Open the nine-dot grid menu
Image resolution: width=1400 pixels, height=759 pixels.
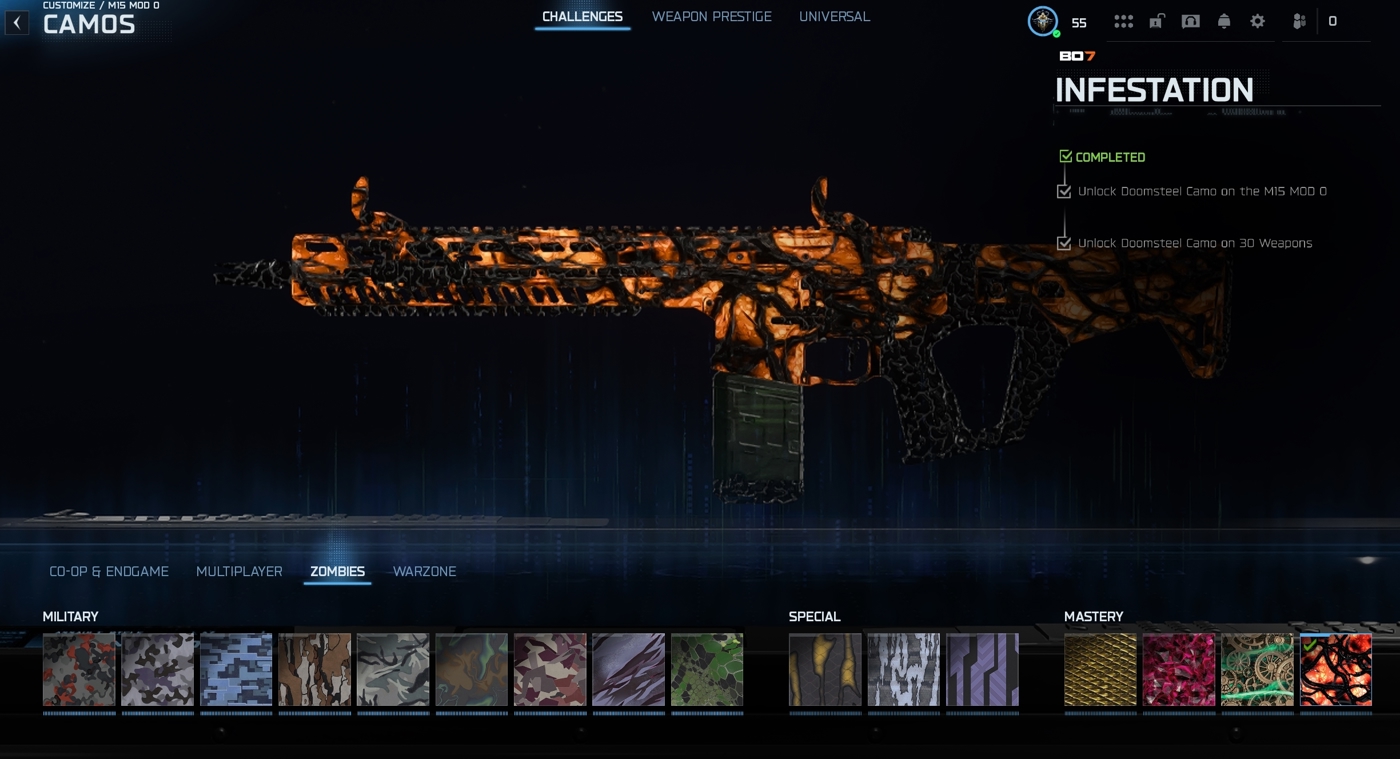tap(1123, 22)
